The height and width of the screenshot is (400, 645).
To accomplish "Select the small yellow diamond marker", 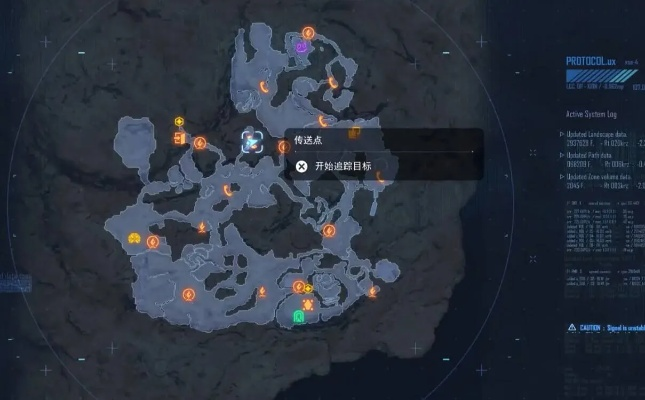I will pyautogui.click(x=307, y=289).
